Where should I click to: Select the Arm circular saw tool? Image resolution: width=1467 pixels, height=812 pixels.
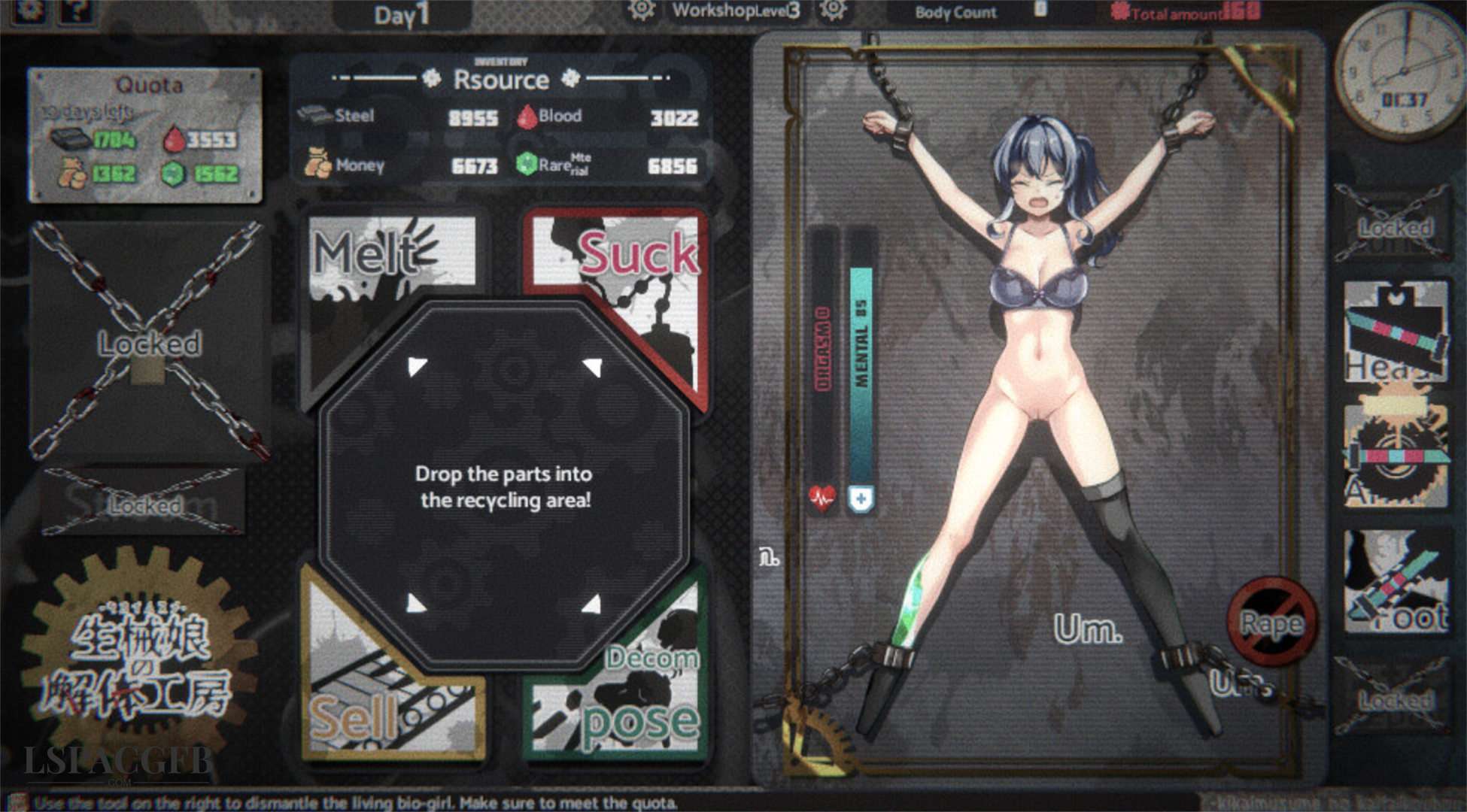(x=1396, y=456)
